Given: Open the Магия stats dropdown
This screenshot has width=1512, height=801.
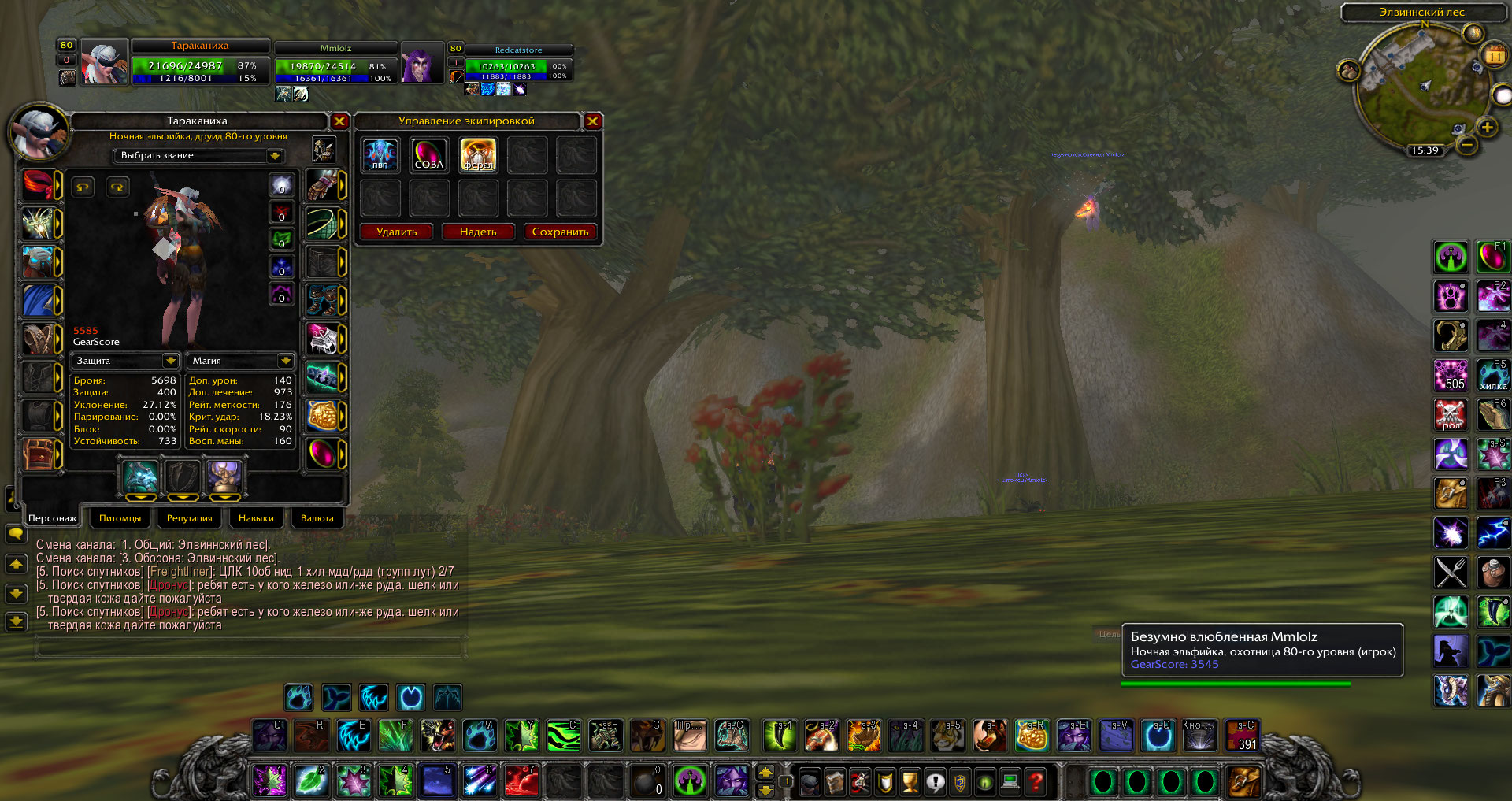Looking at the screenshot, I should (285, 361).
